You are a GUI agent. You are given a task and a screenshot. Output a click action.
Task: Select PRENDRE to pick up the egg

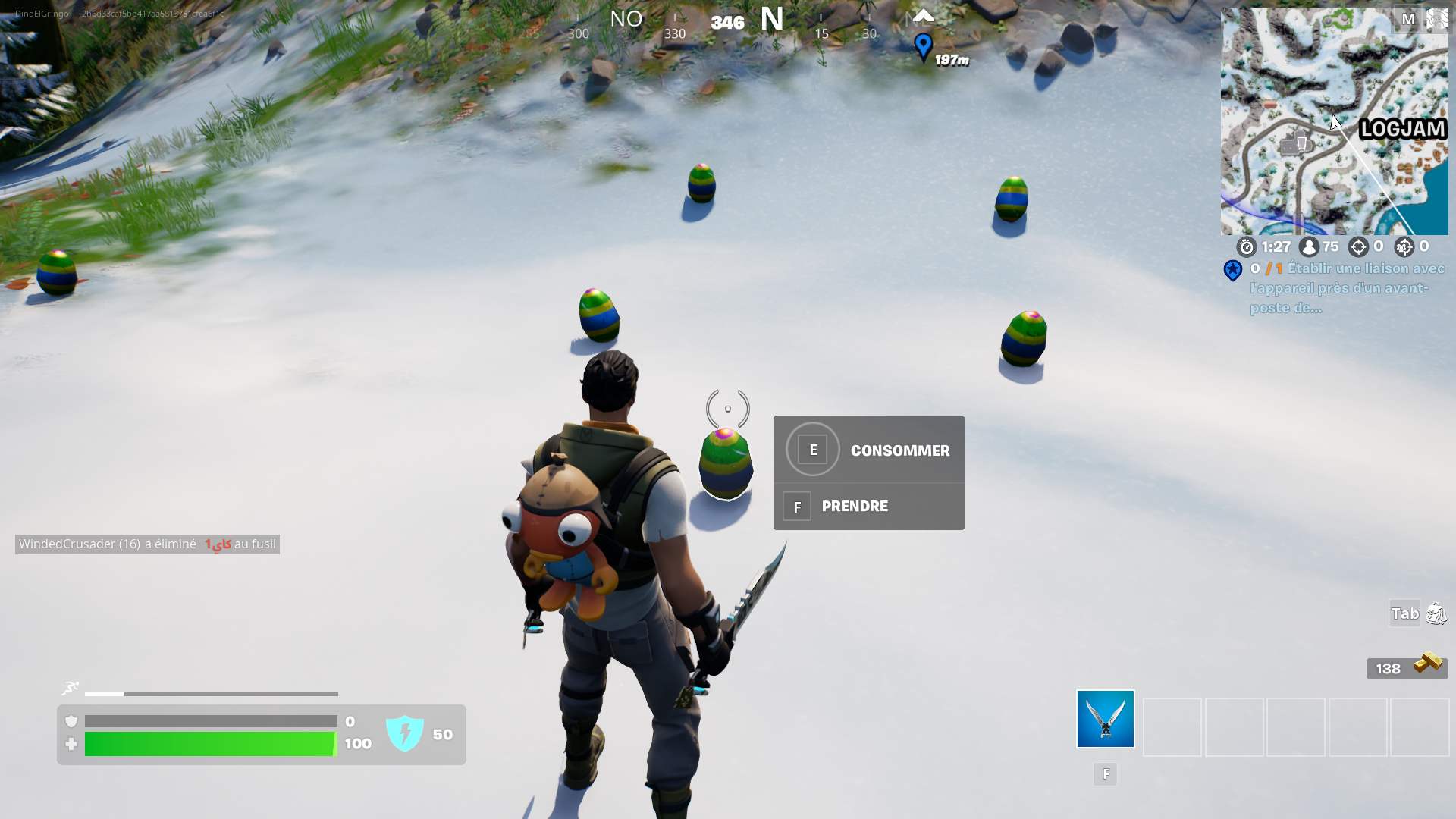(855, 506)
